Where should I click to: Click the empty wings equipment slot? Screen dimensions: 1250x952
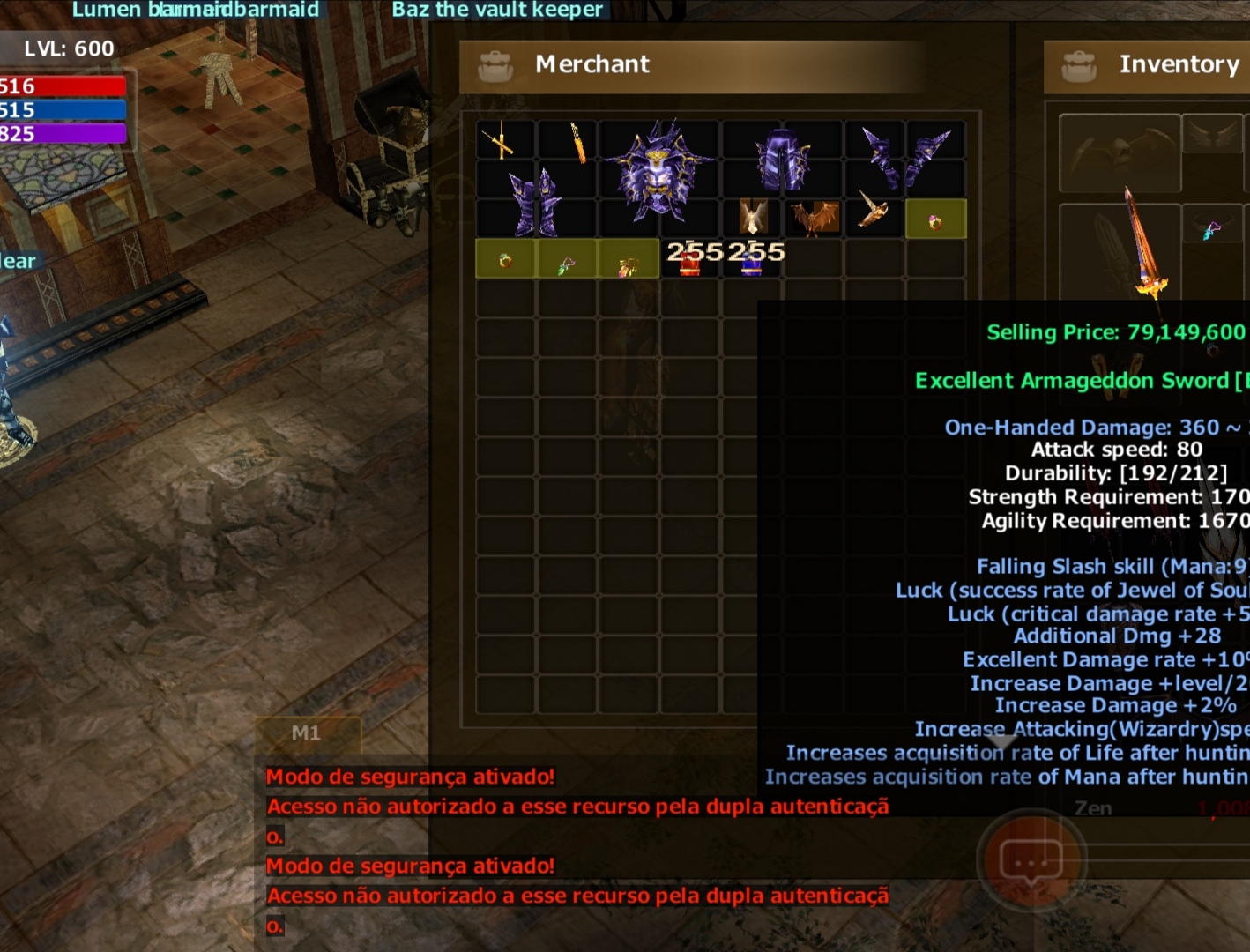(1120, 152)
